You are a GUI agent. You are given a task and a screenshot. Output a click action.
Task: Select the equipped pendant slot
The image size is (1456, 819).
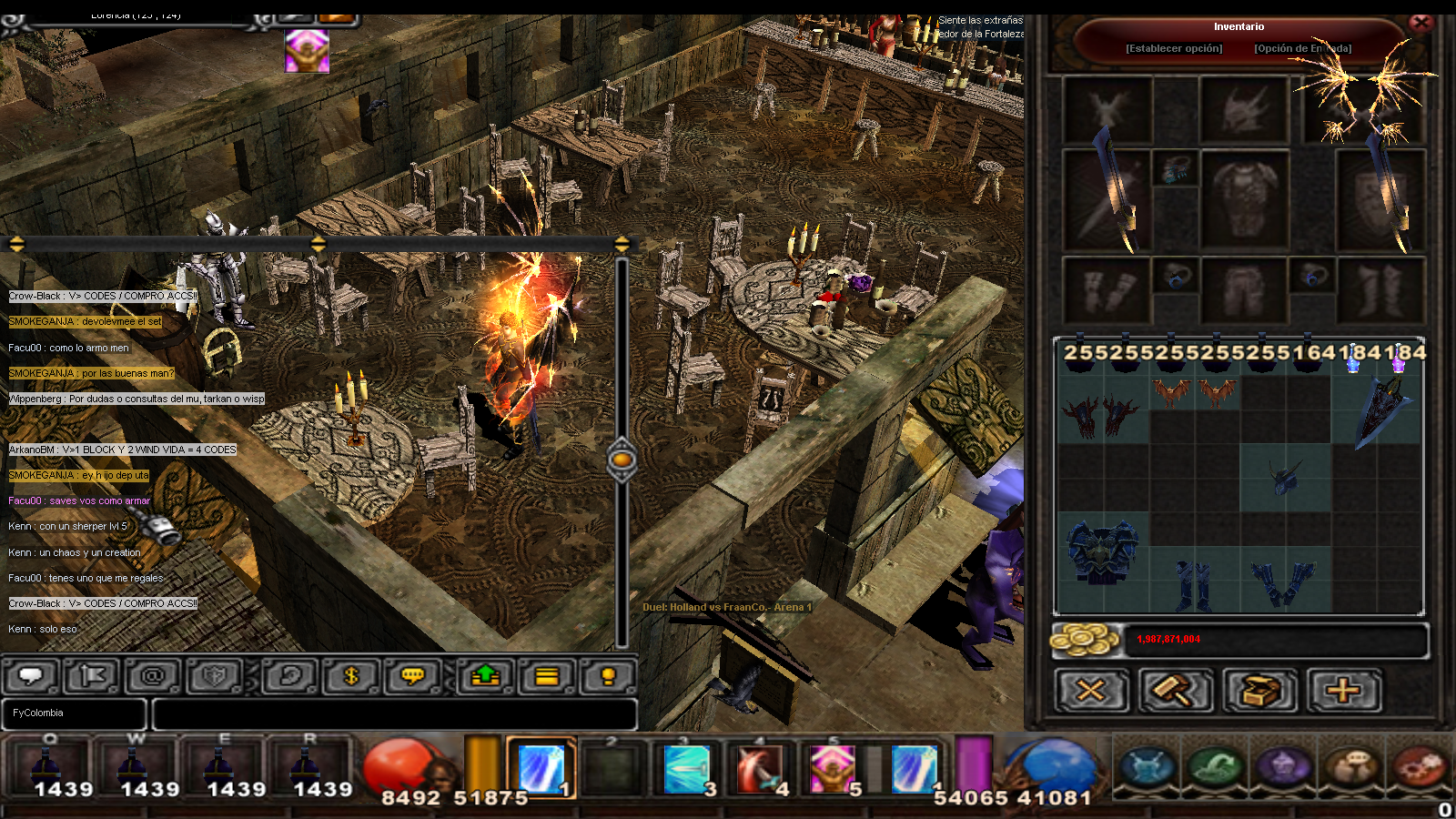pos(1175,169)
